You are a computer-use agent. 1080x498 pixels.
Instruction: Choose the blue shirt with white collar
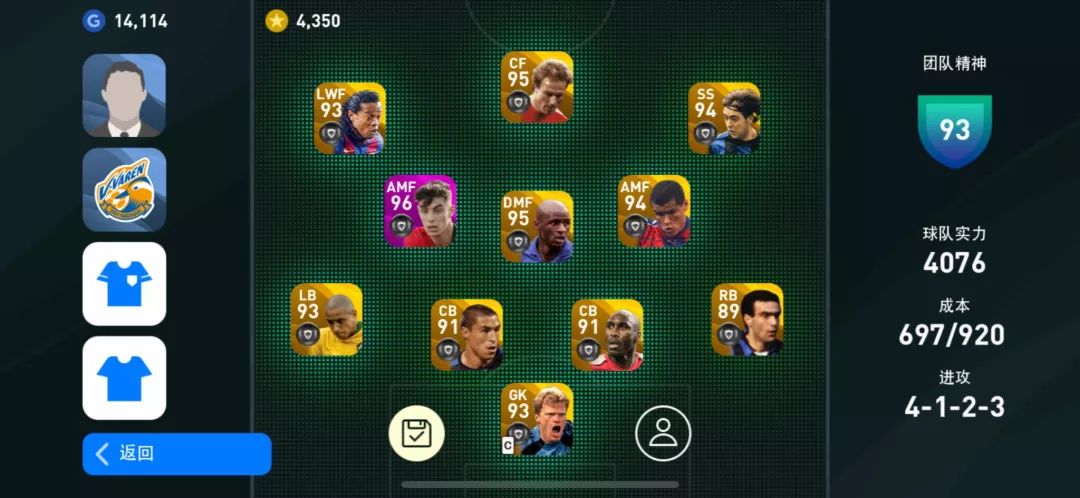(x=124, y=284)
